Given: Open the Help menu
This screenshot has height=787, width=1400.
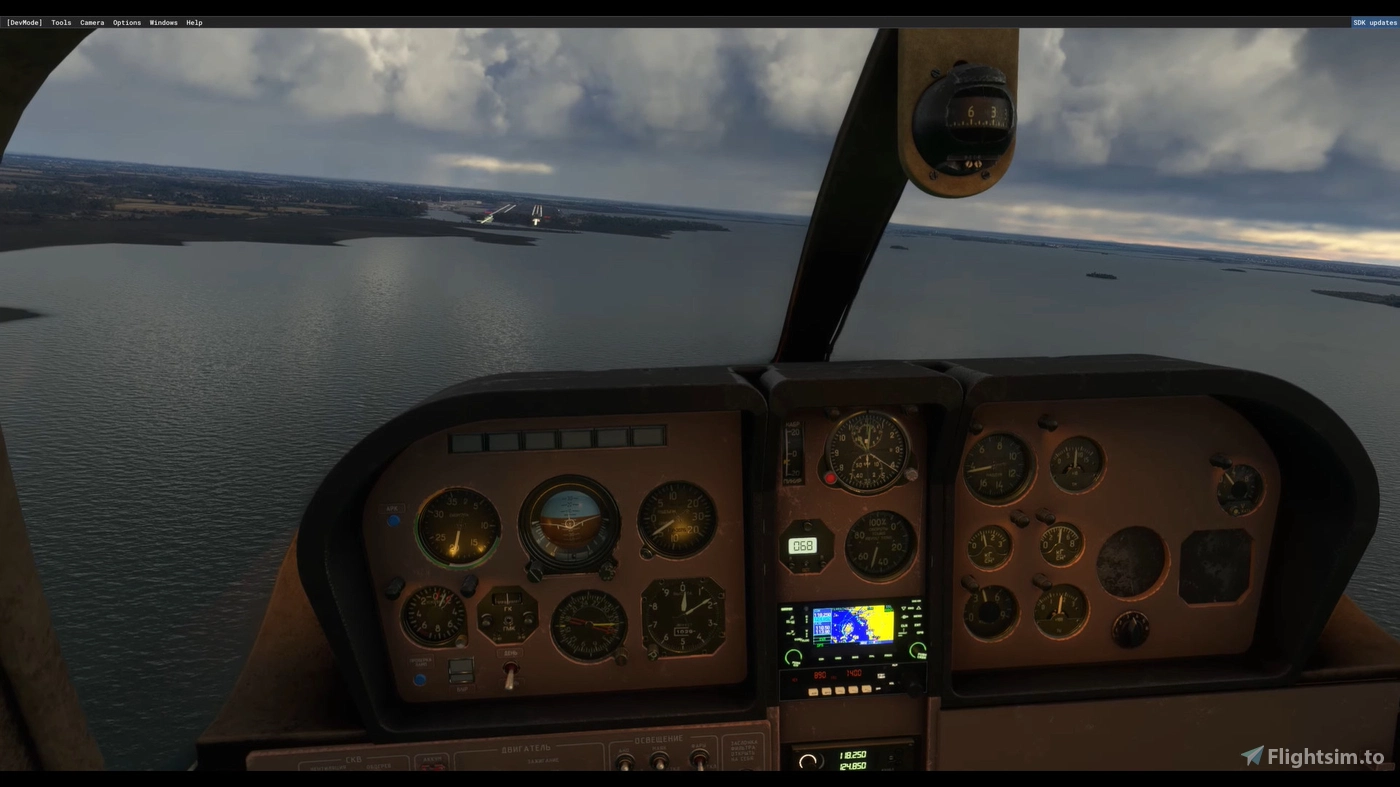Looking at the screenshot, I should point(194,22).
